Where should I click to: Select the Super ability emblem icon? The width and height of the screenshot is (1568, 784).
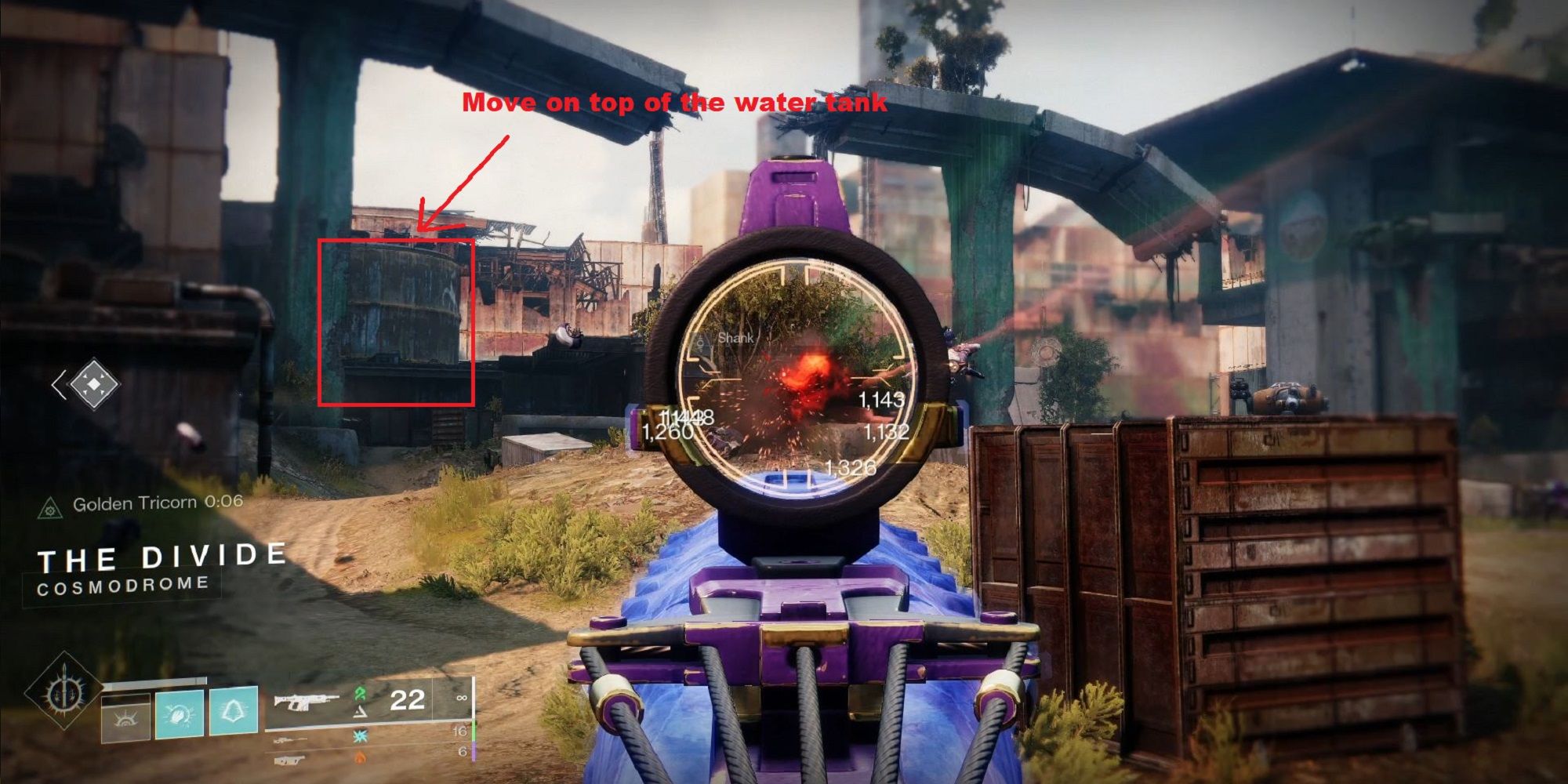point(64,699)
